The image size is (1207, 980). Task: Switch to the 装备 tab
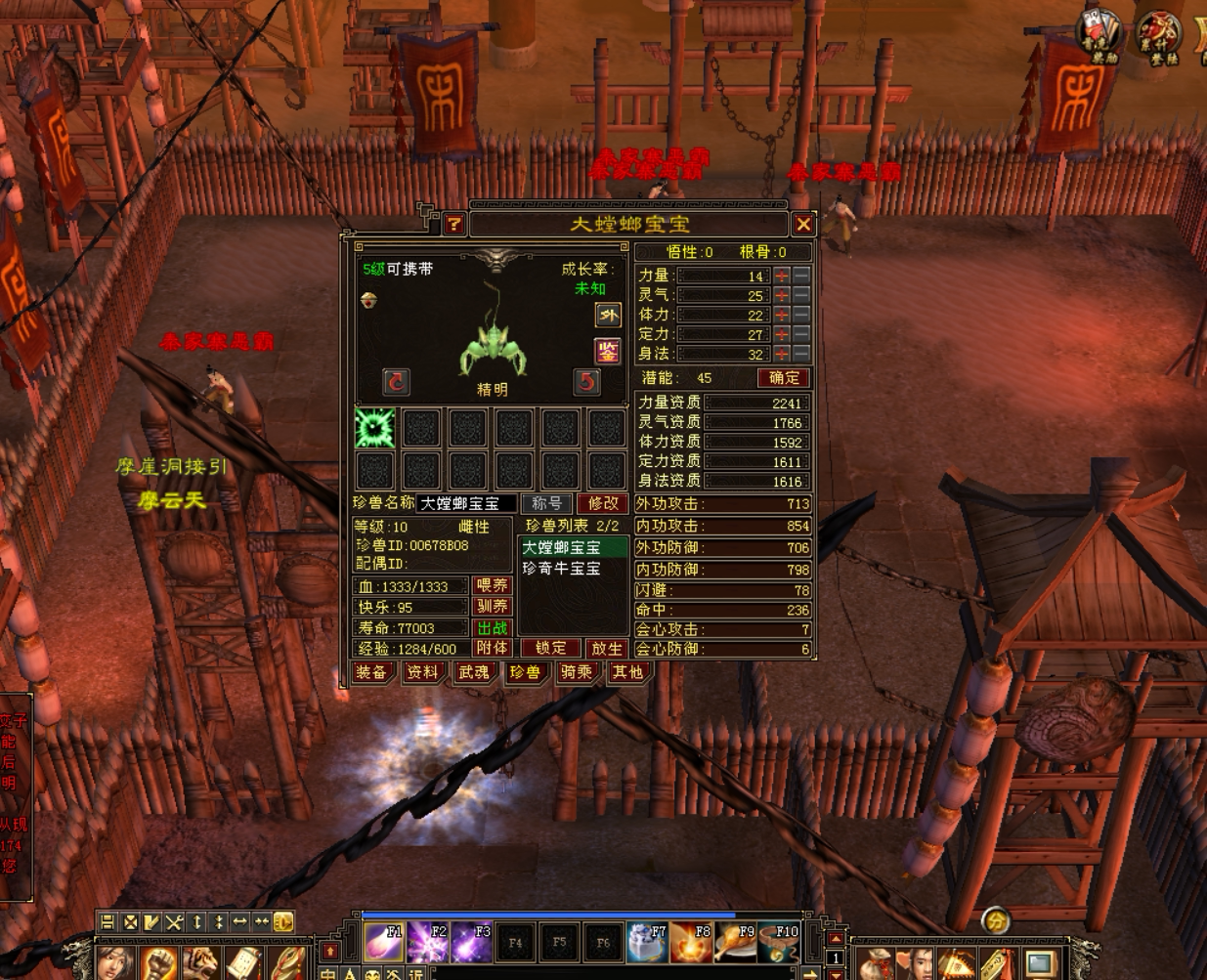371,672
